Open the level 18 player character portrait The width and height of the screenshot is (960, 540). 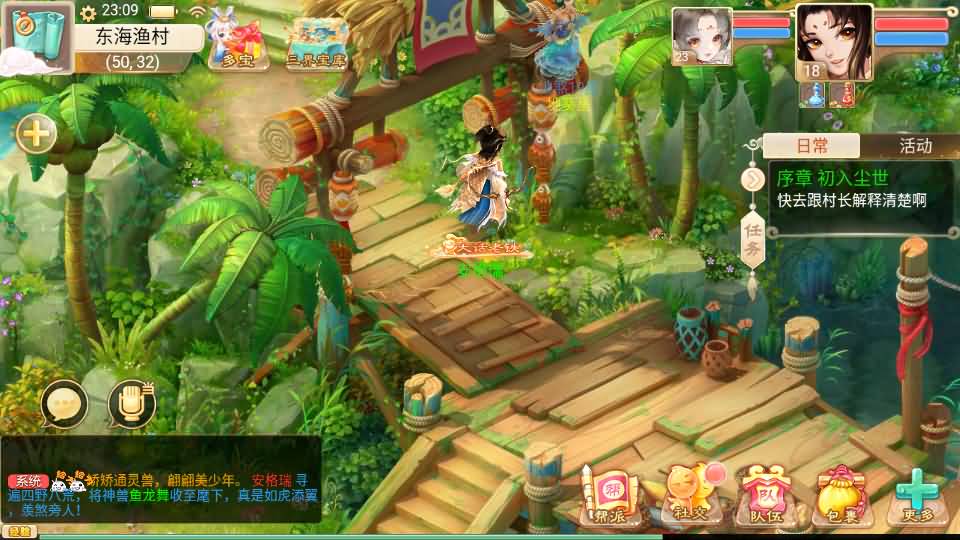click(x=834, y=40)
